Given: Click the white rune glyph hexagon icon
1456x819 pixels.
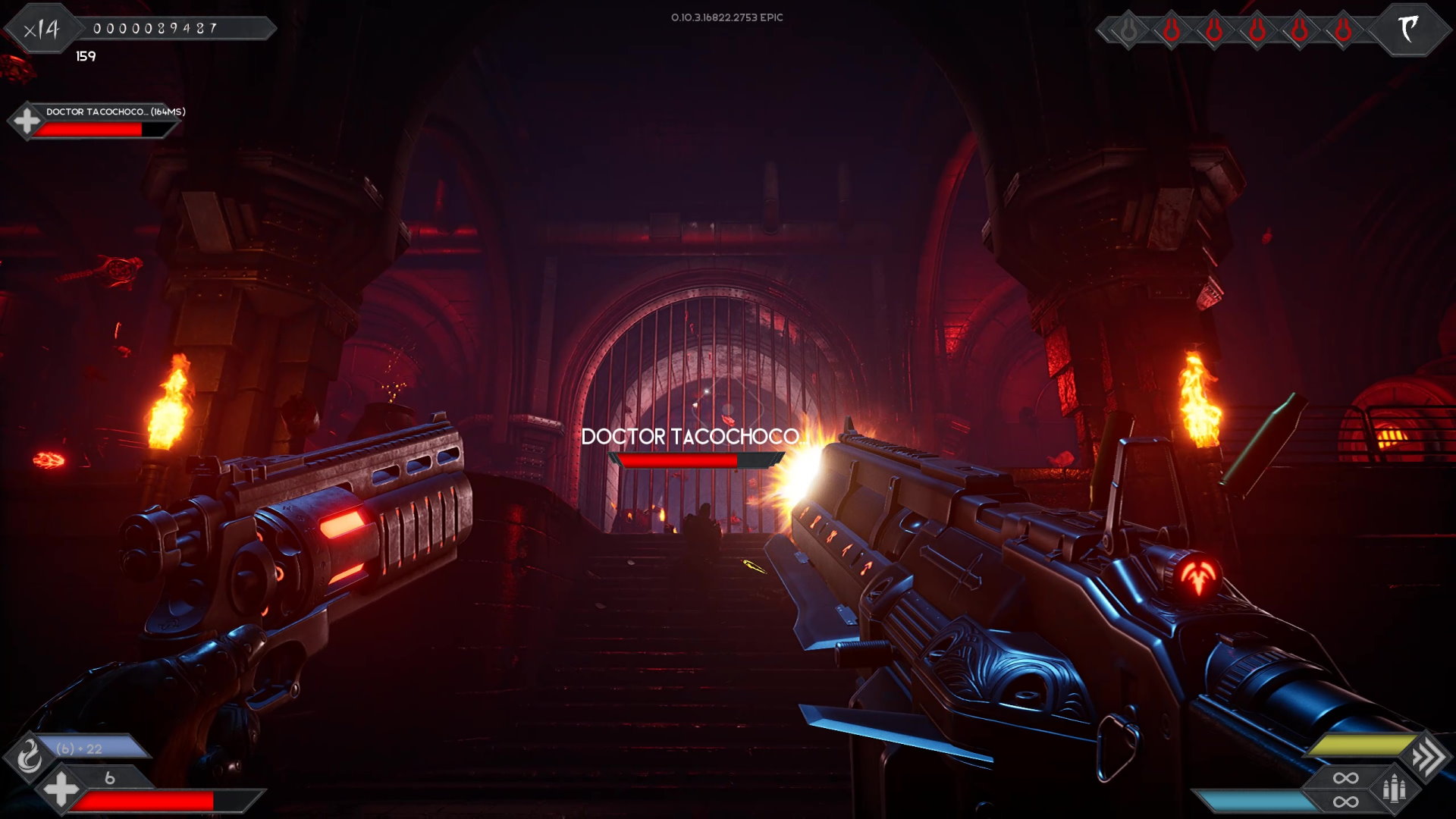Looking at the screenshot, I should [x=1408, y=30].
